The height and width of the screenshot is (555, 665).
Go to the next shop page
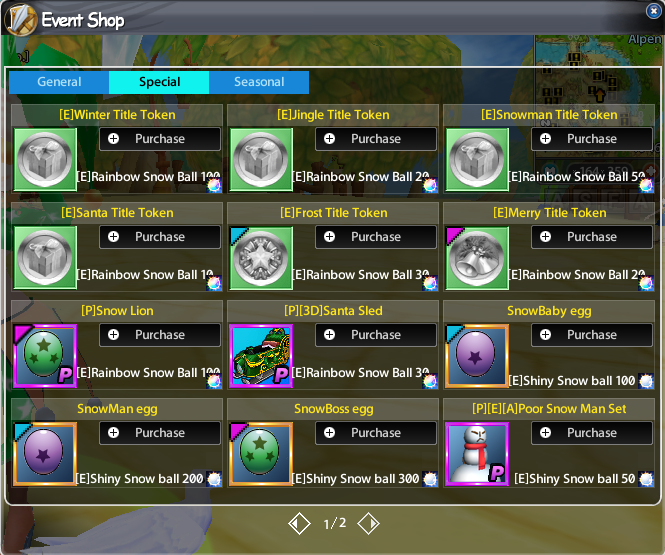[368, 523]
